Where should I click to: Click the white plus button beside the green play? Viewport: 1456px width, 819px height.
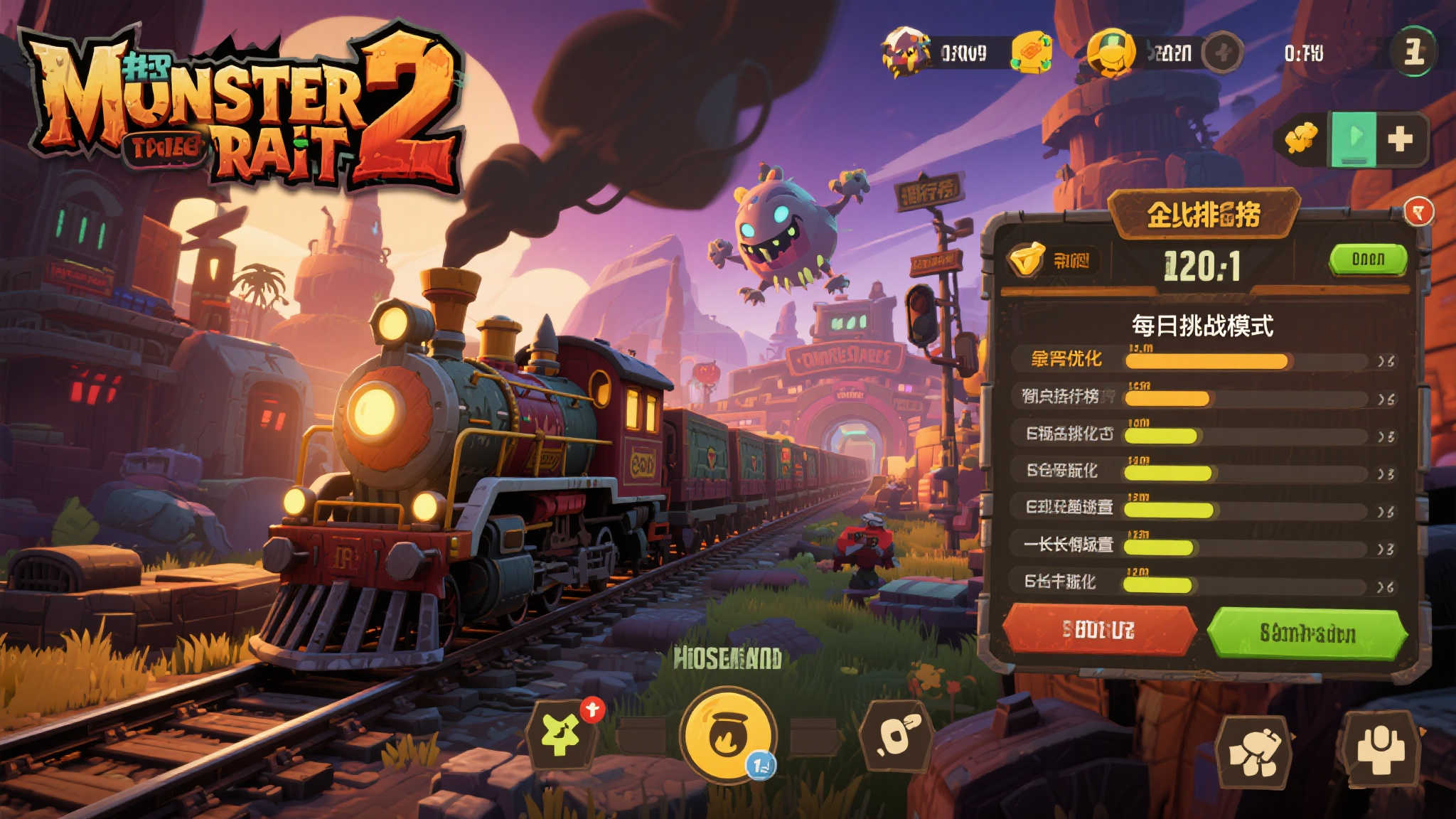click(1400, 139)
